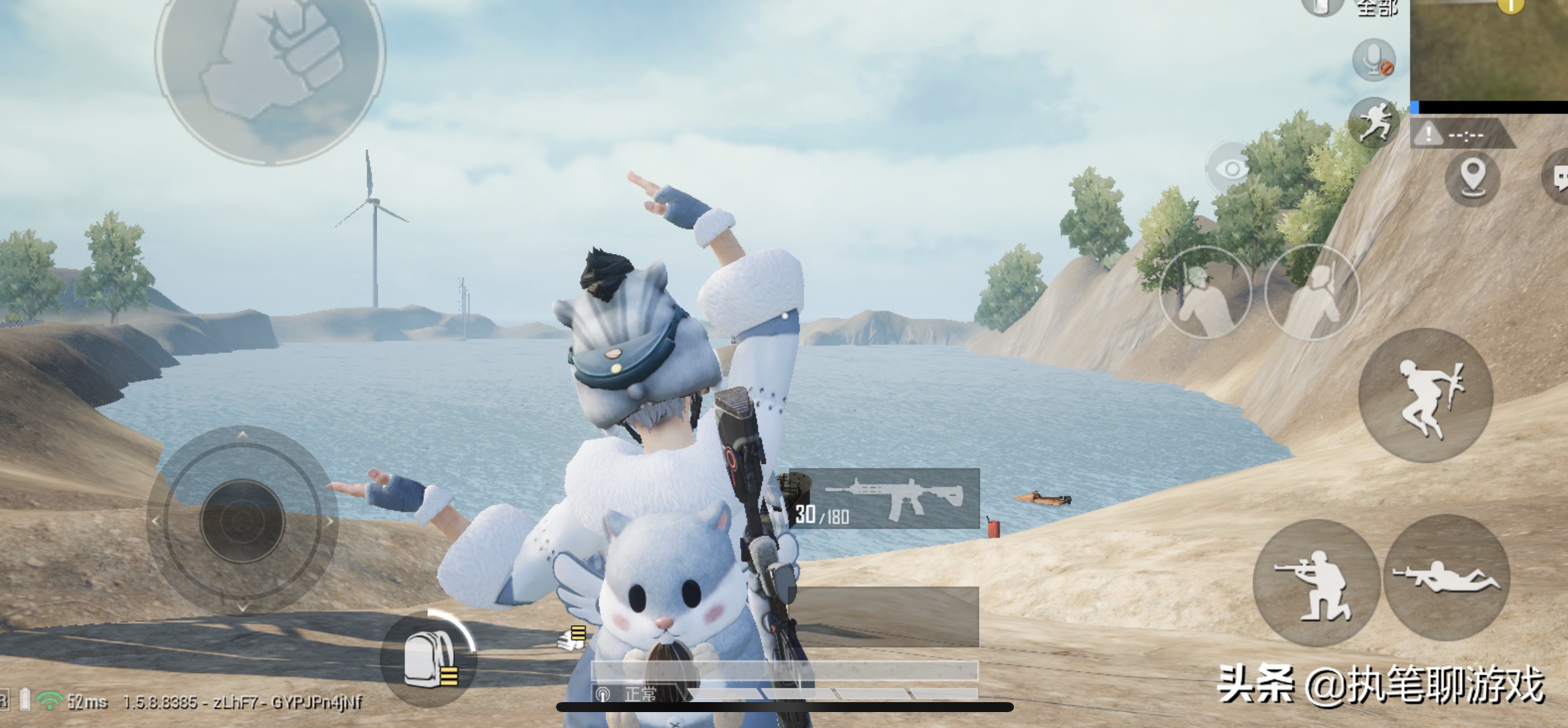Screen dimensions: 1568x728
Task: Tap the jump button
Action: (1425, 396)
